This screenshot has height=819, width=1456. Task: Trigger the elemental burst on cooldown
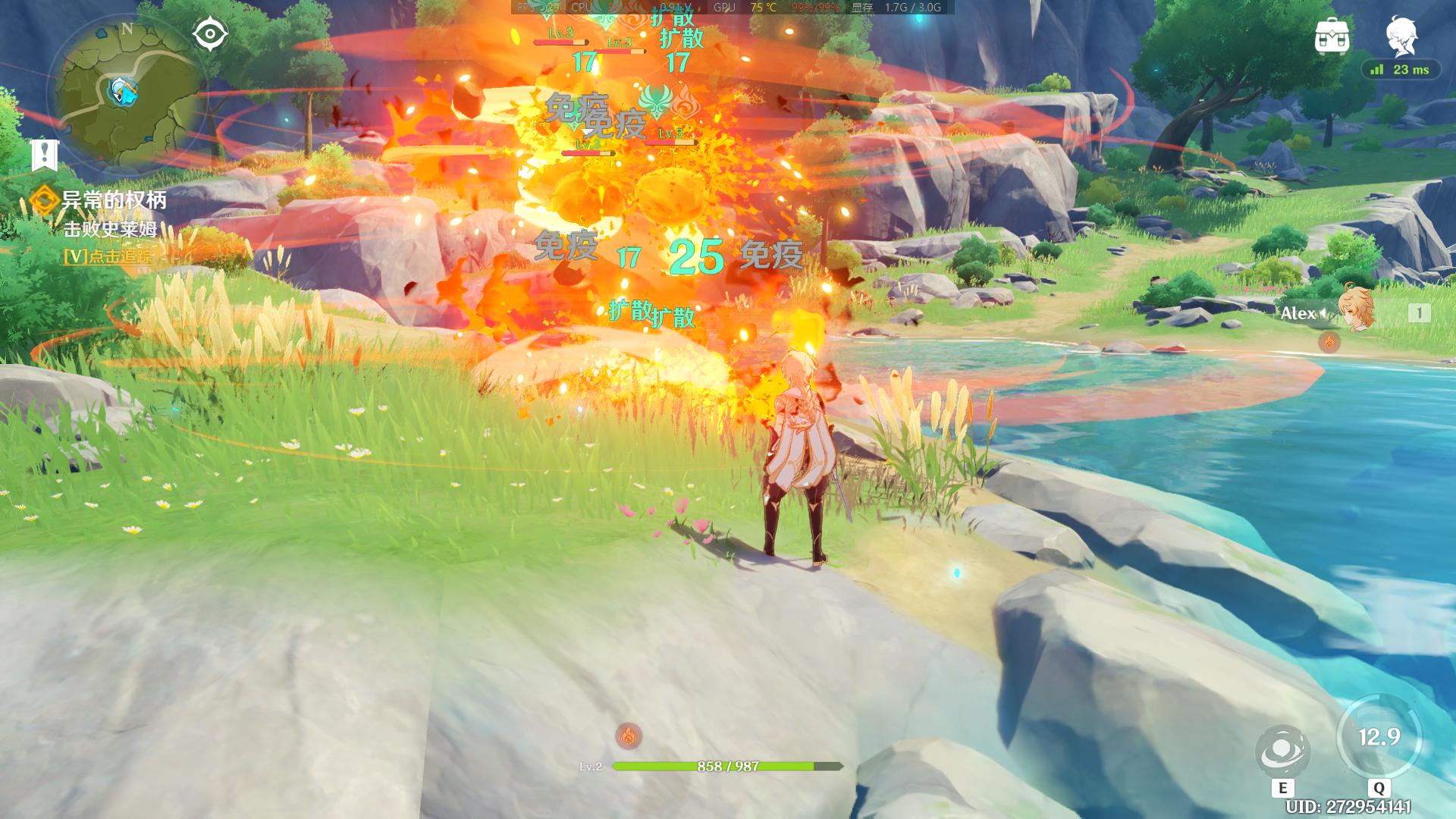tap(1379, 737)
